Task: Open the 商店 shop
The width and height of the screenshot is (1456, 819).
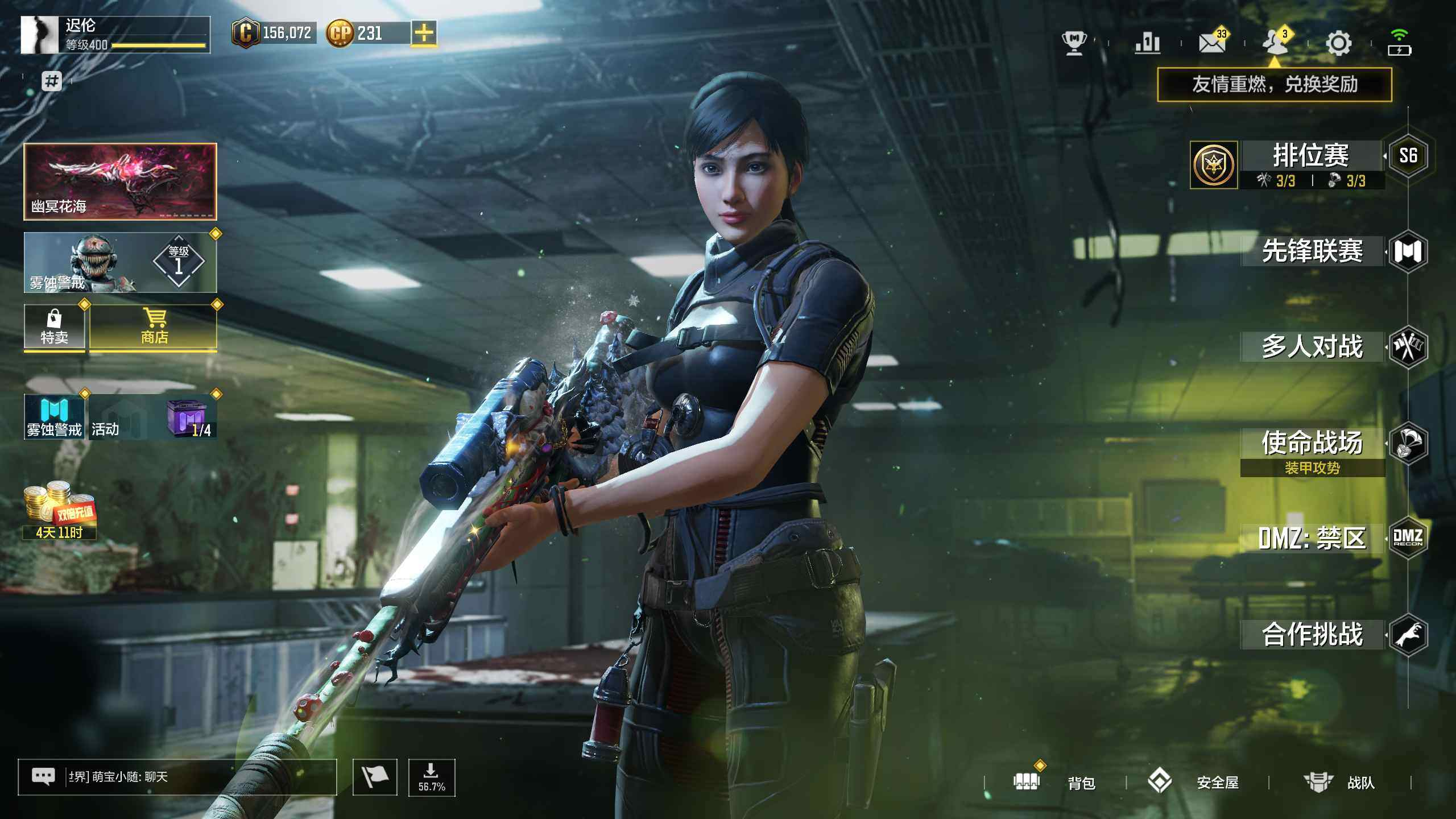Action: [154, 327]
